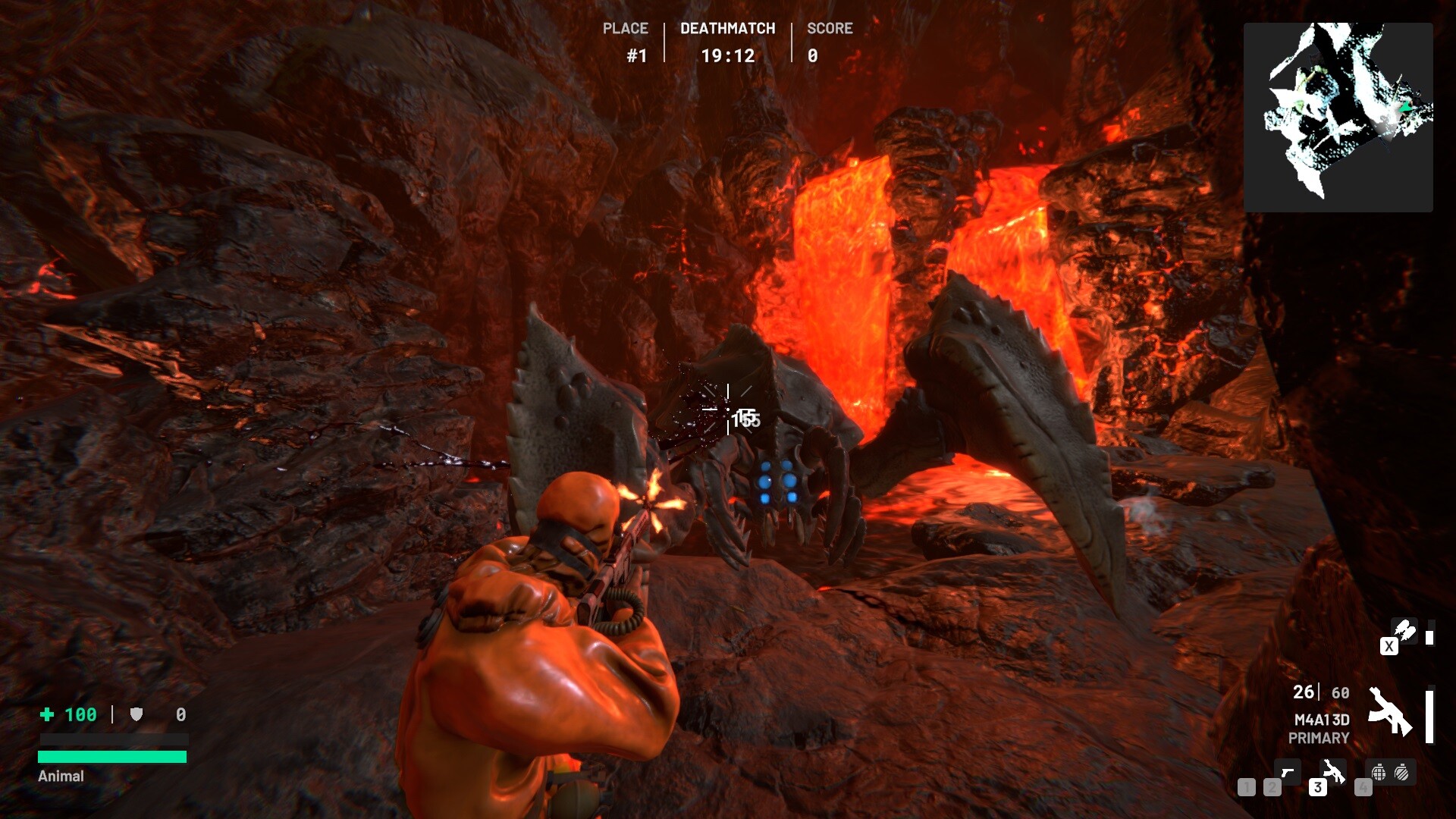Click the Animal label below the health bar
This screenshot has width=1456, height=819.
tap(59, 776)
